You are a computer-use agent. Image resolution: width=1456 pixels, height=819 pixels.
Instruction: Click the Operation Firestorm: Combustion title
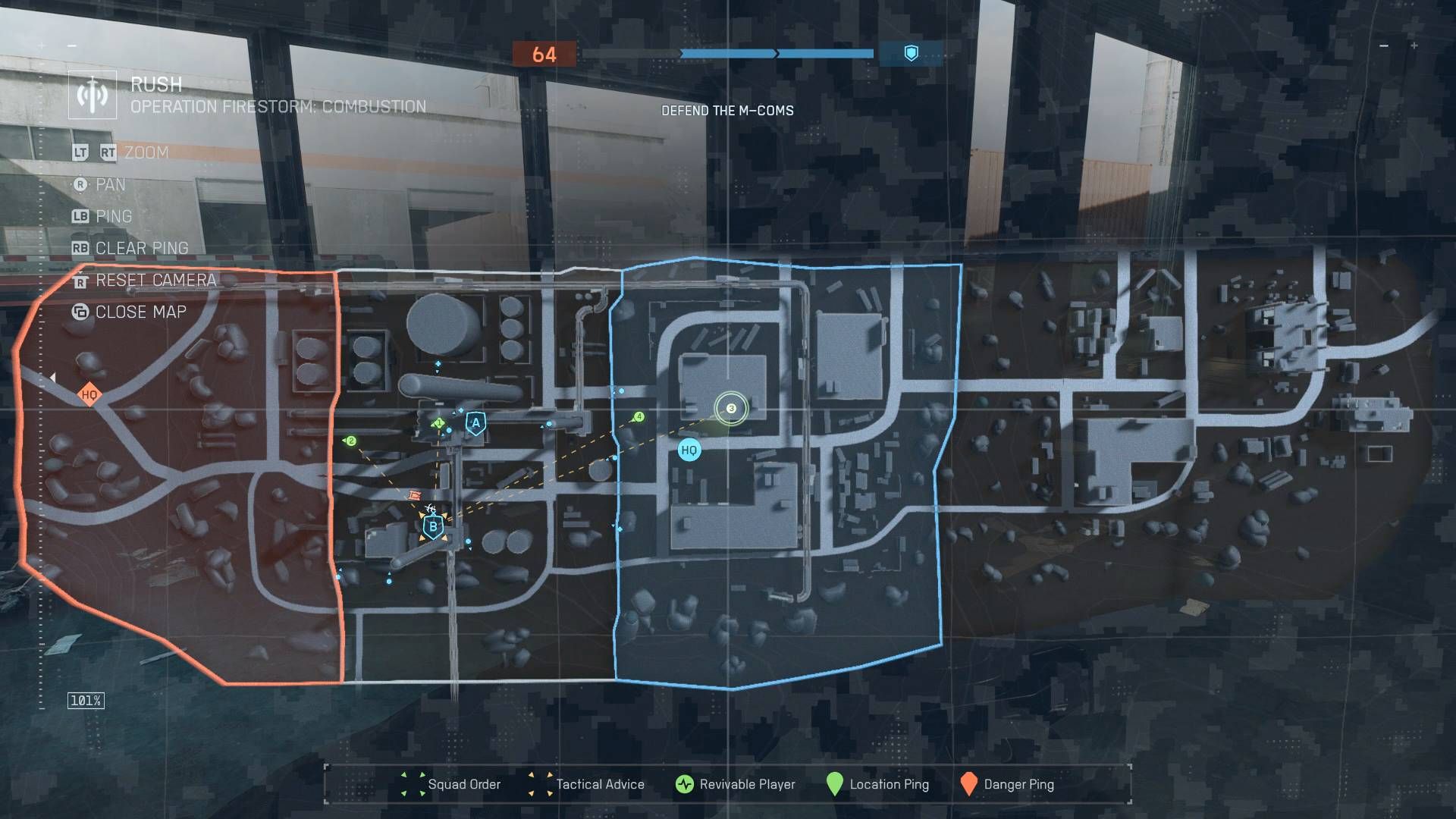click(x=278, y=108)
